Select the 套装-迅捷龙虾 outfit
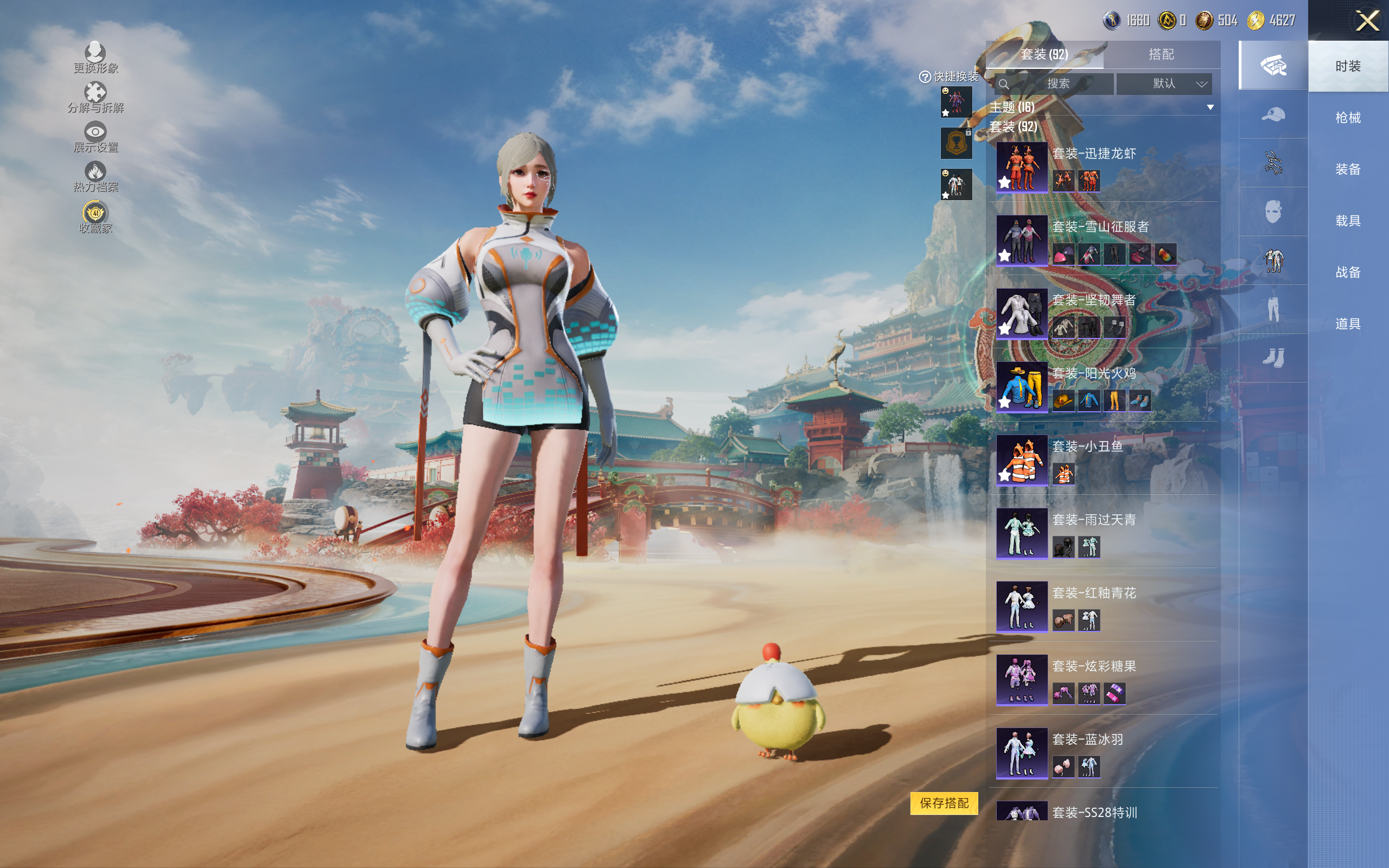Image resolution: width=1389 pixels, height=868 pixels. click(x=1022, y=167)
